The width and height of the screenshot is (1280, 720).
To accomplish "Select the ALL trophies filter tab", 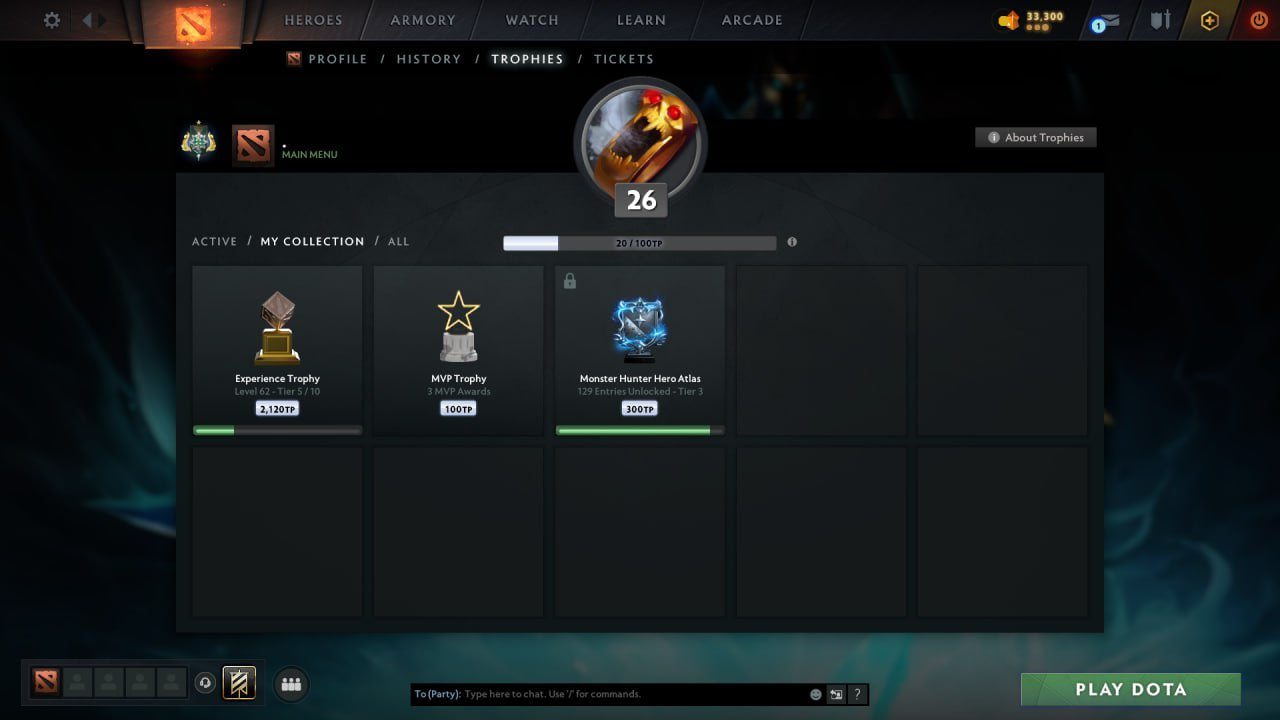I will pos(398,241).
